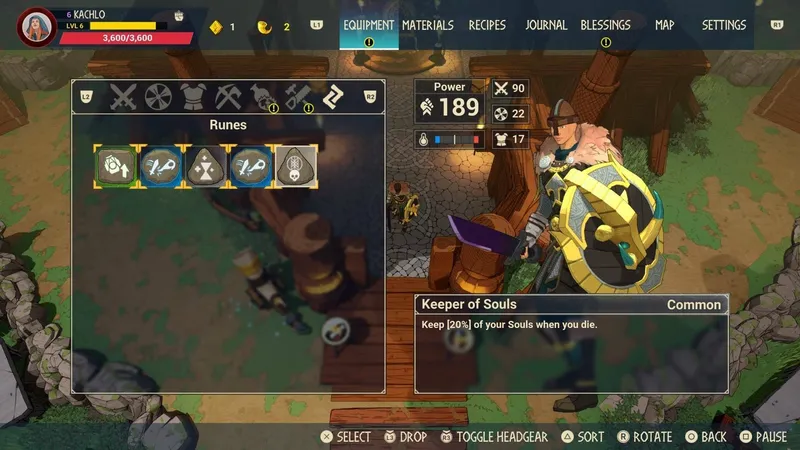Click Kachlo's character portrait
Viewport: 800px width, 450px height.
coord(37,27)
